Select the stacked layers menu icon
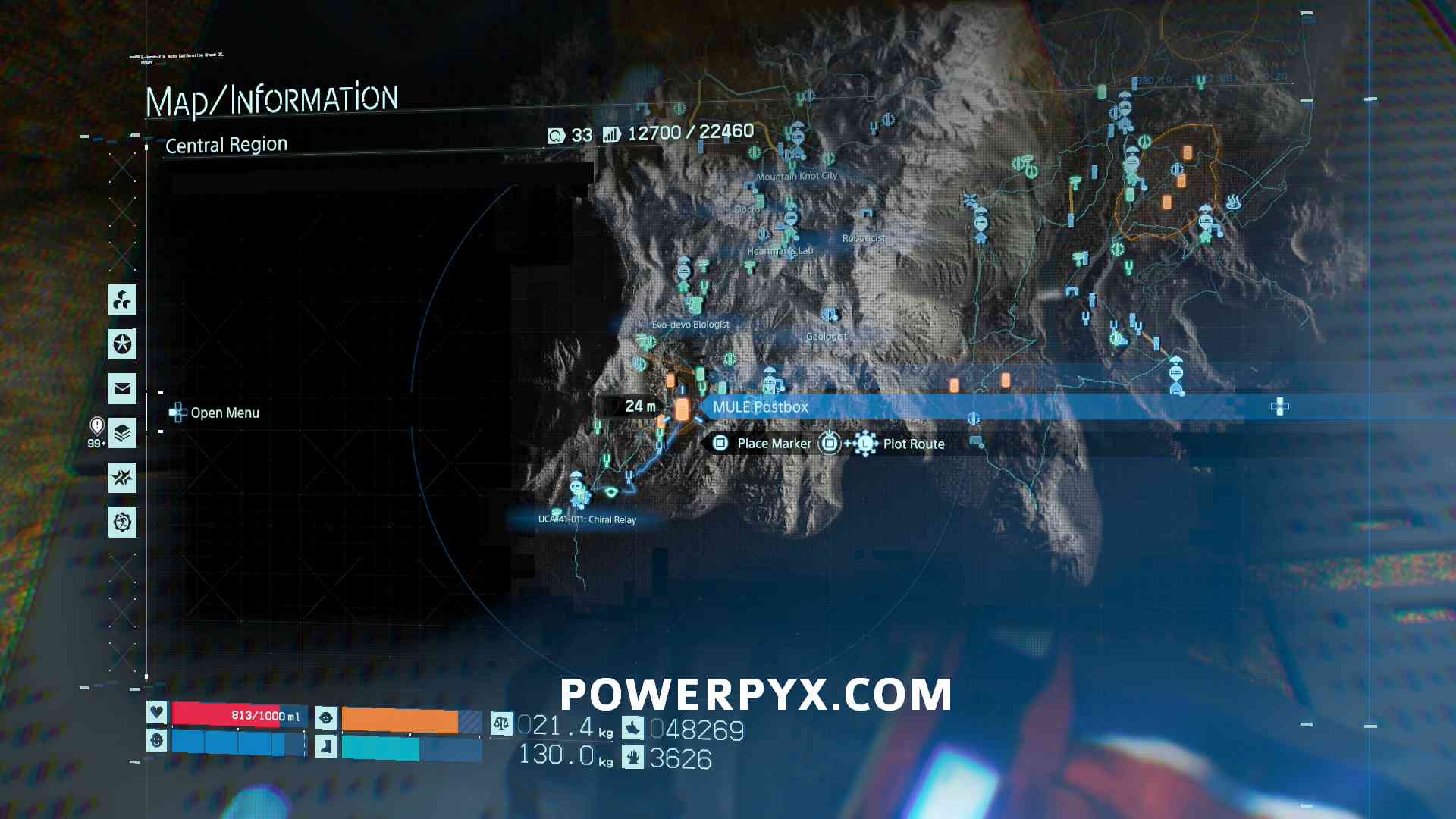 point(122,434)
